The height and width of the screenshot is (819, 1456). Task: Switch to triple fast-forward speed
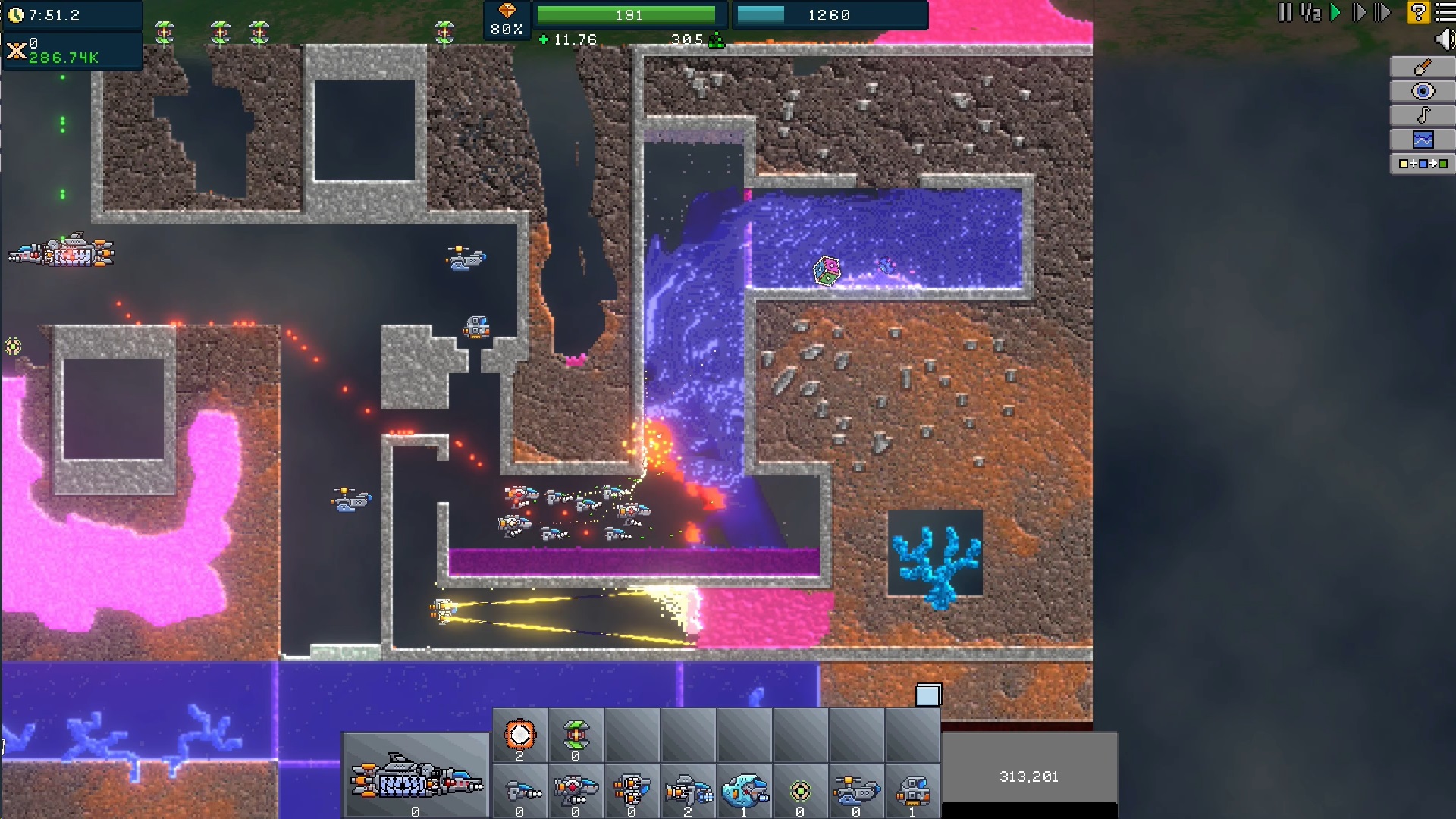[x=1382, y=13]
